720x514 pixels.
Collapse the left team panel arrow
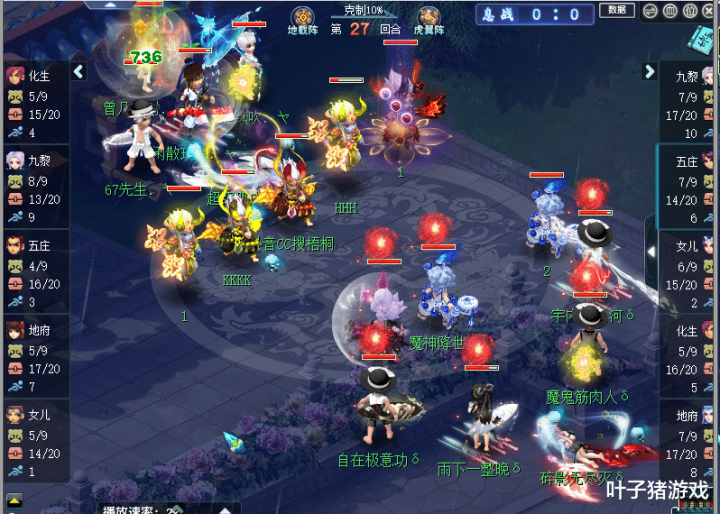(79, 72)
